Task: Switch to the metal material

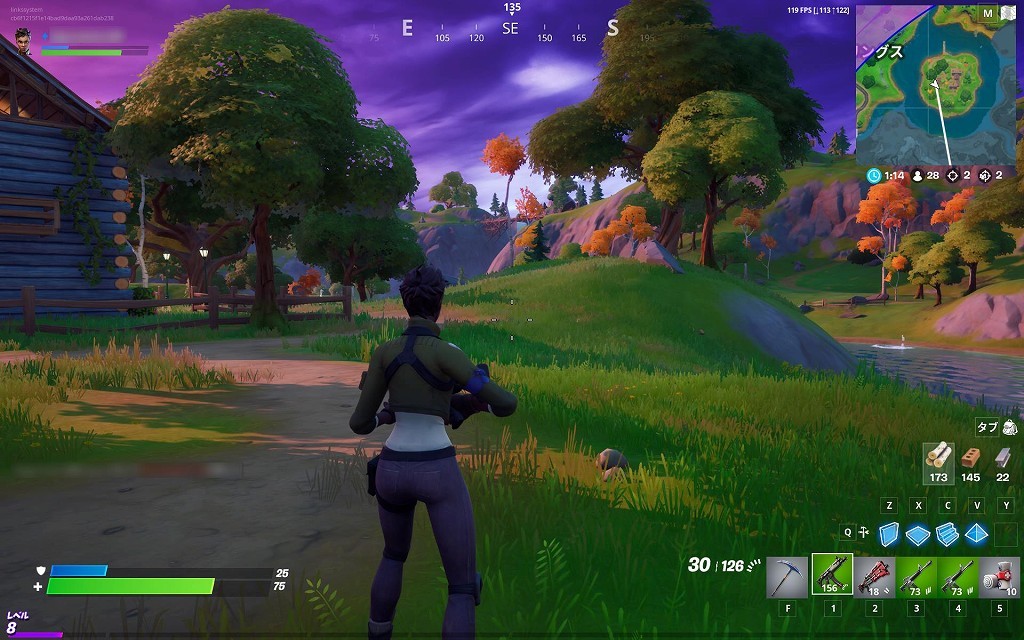Action: 1002,458
